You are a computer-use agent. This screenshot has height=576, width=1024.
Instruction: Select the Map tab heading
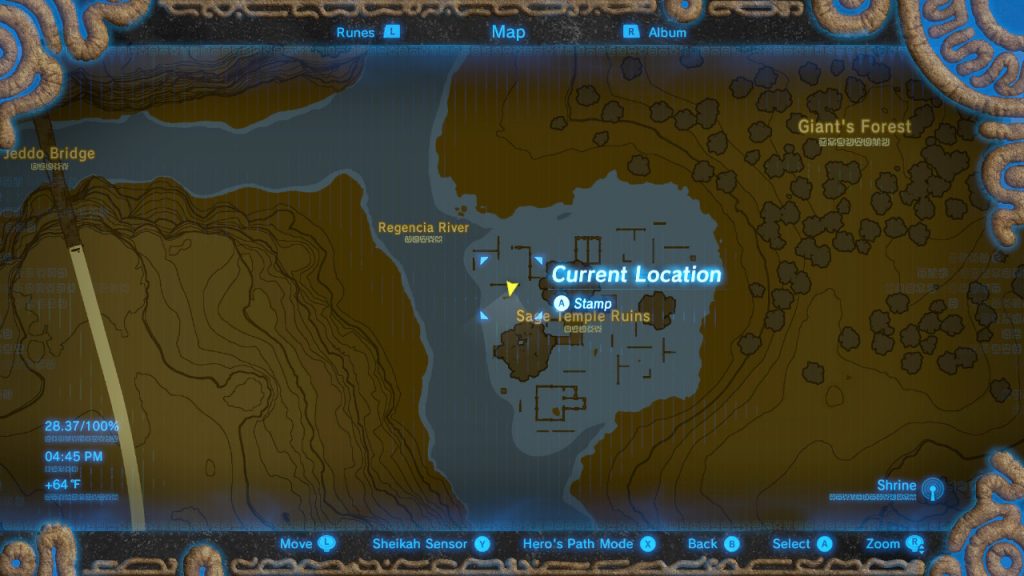point(508,32)
